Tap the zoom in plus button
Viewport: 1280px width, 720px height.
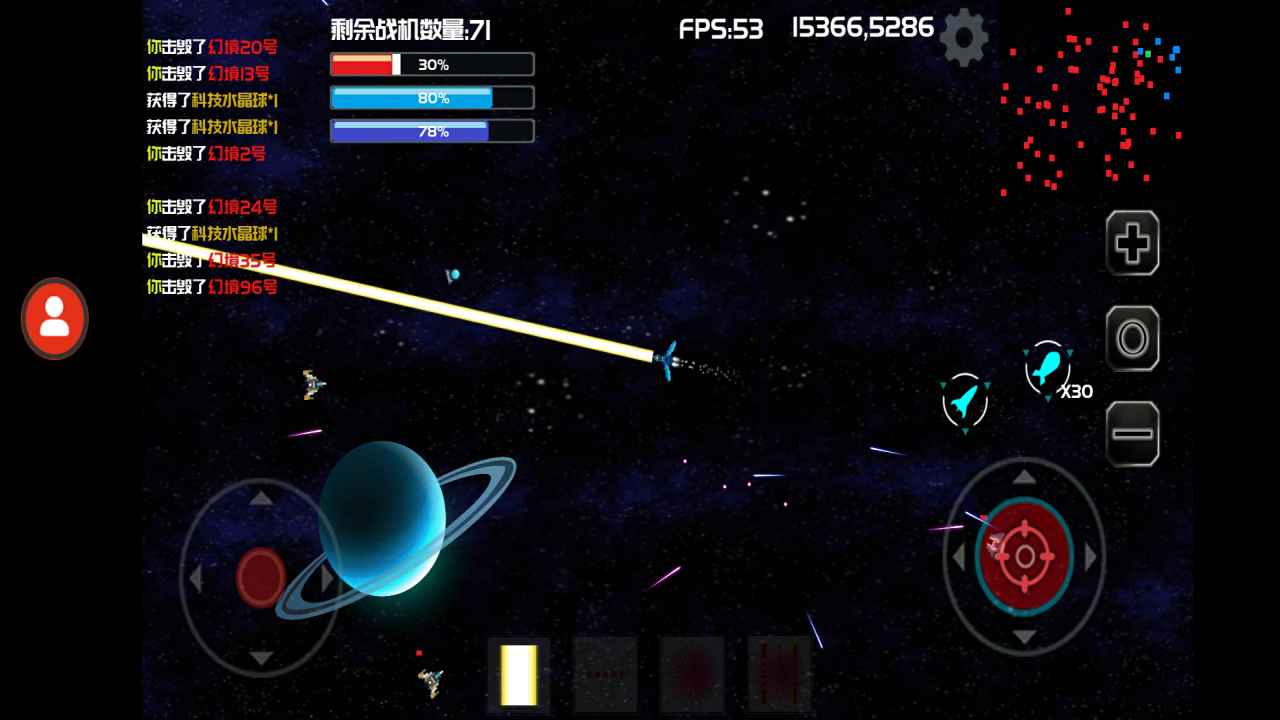tap(1131, 242)
